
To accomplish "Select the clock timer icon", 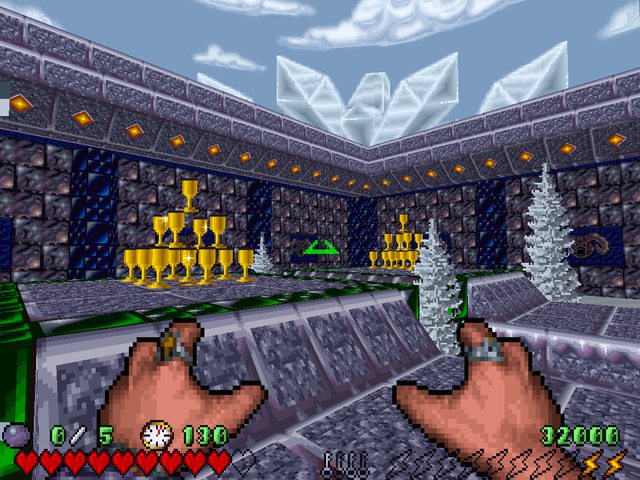I will [155, 435].
